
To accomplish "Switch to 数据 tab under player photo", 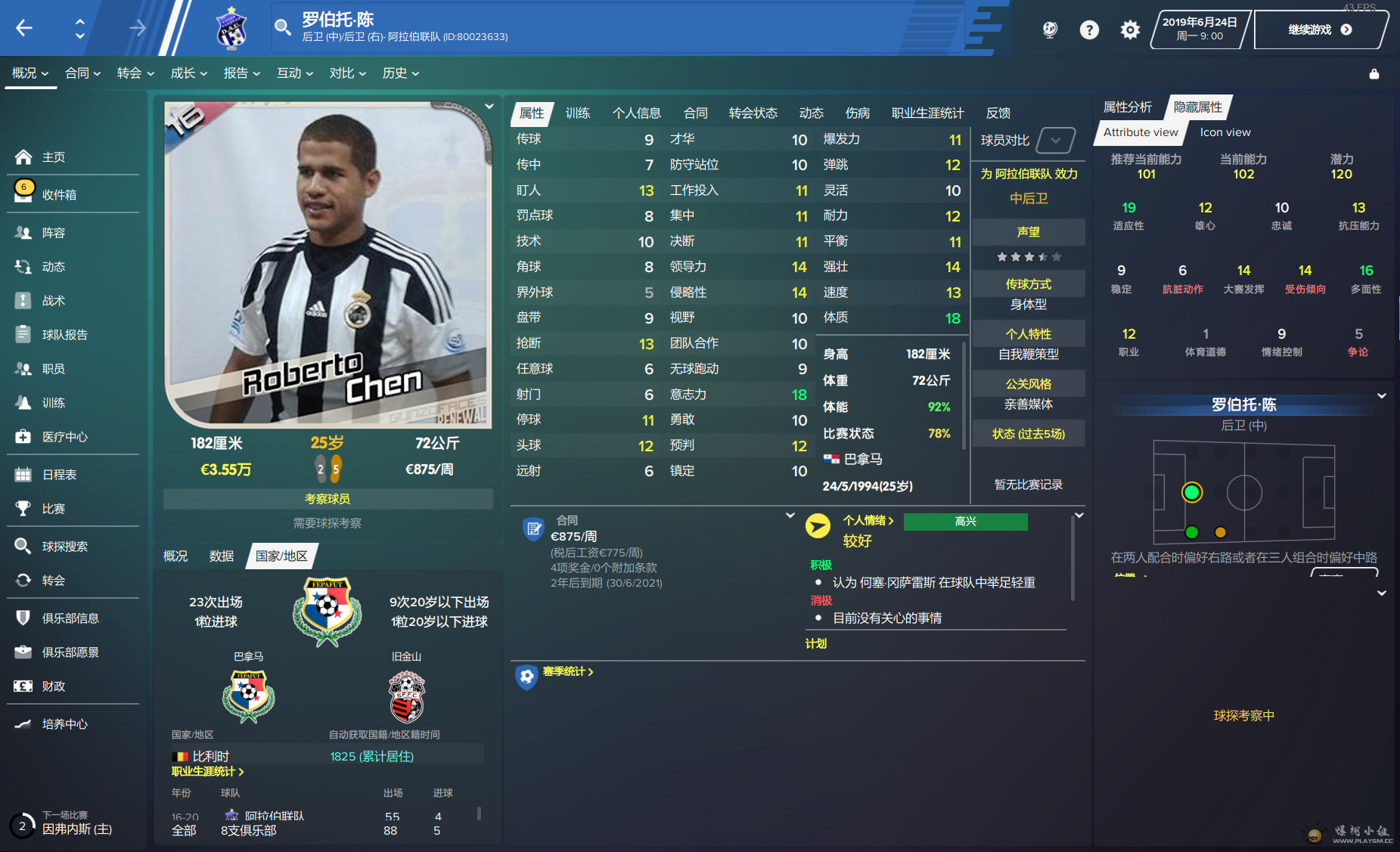I will pyautogui.click(x=221, y=556).
